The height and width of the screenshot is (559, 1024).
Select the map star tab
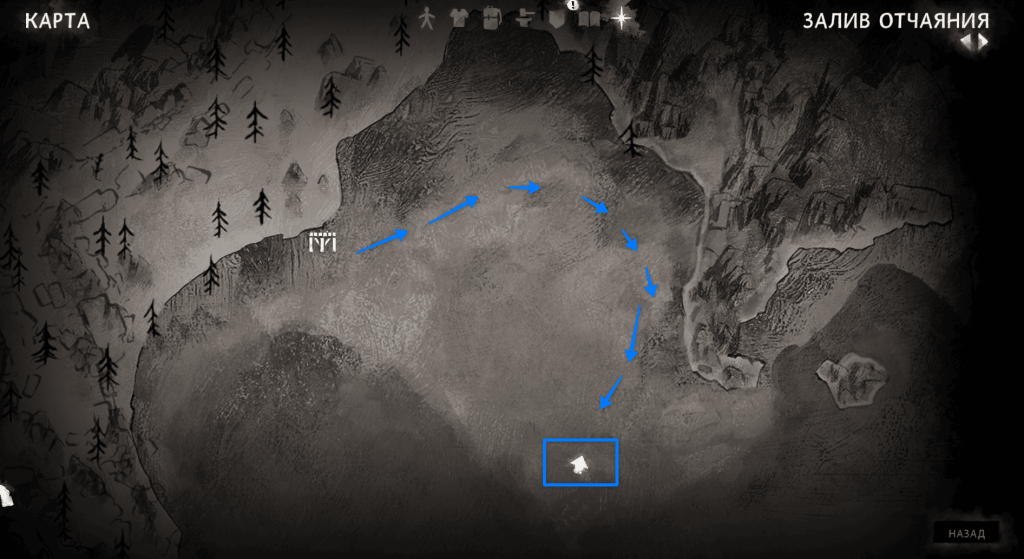coord(622,19)
